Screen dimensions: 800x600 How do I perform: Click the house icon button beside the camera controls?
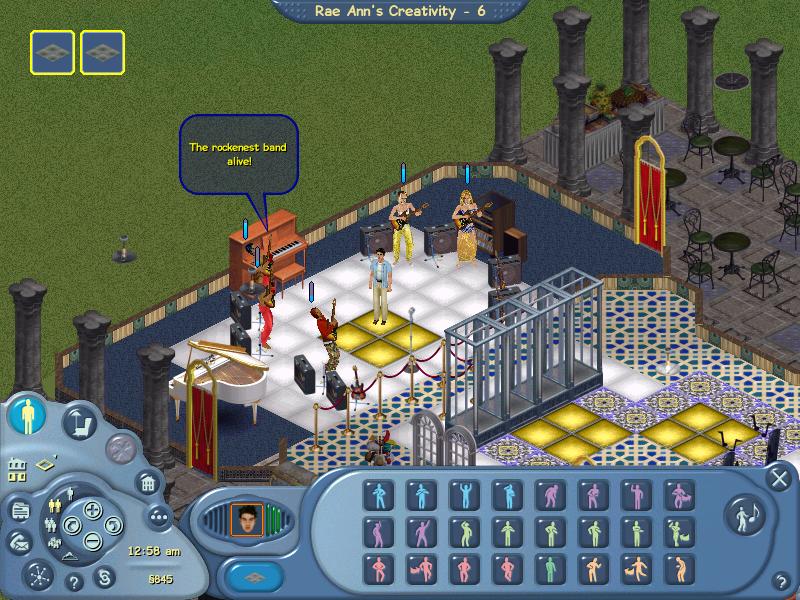coord(147,484)
